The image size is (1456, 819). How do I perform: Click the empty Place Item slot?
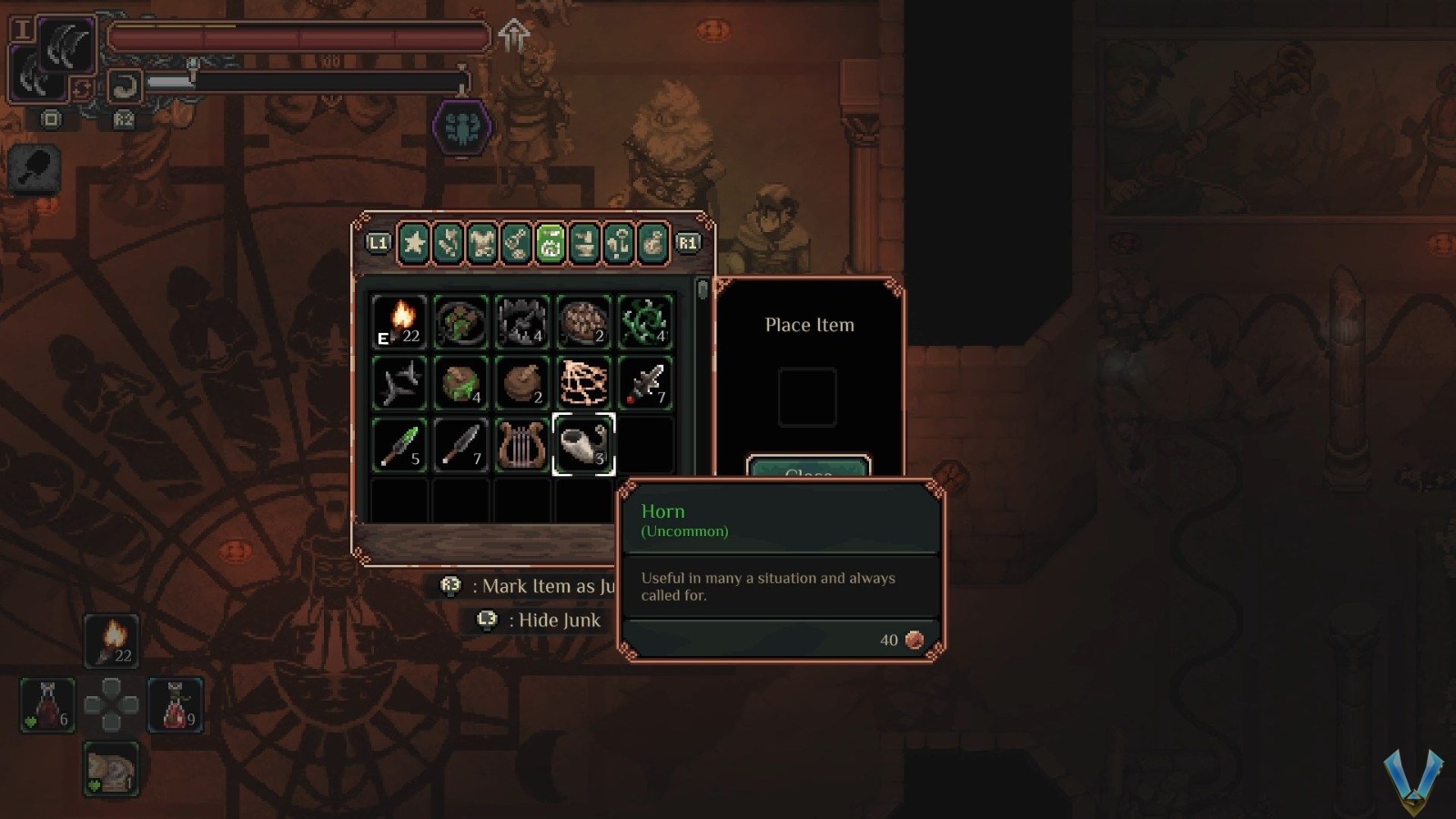[x=807, y=397]
